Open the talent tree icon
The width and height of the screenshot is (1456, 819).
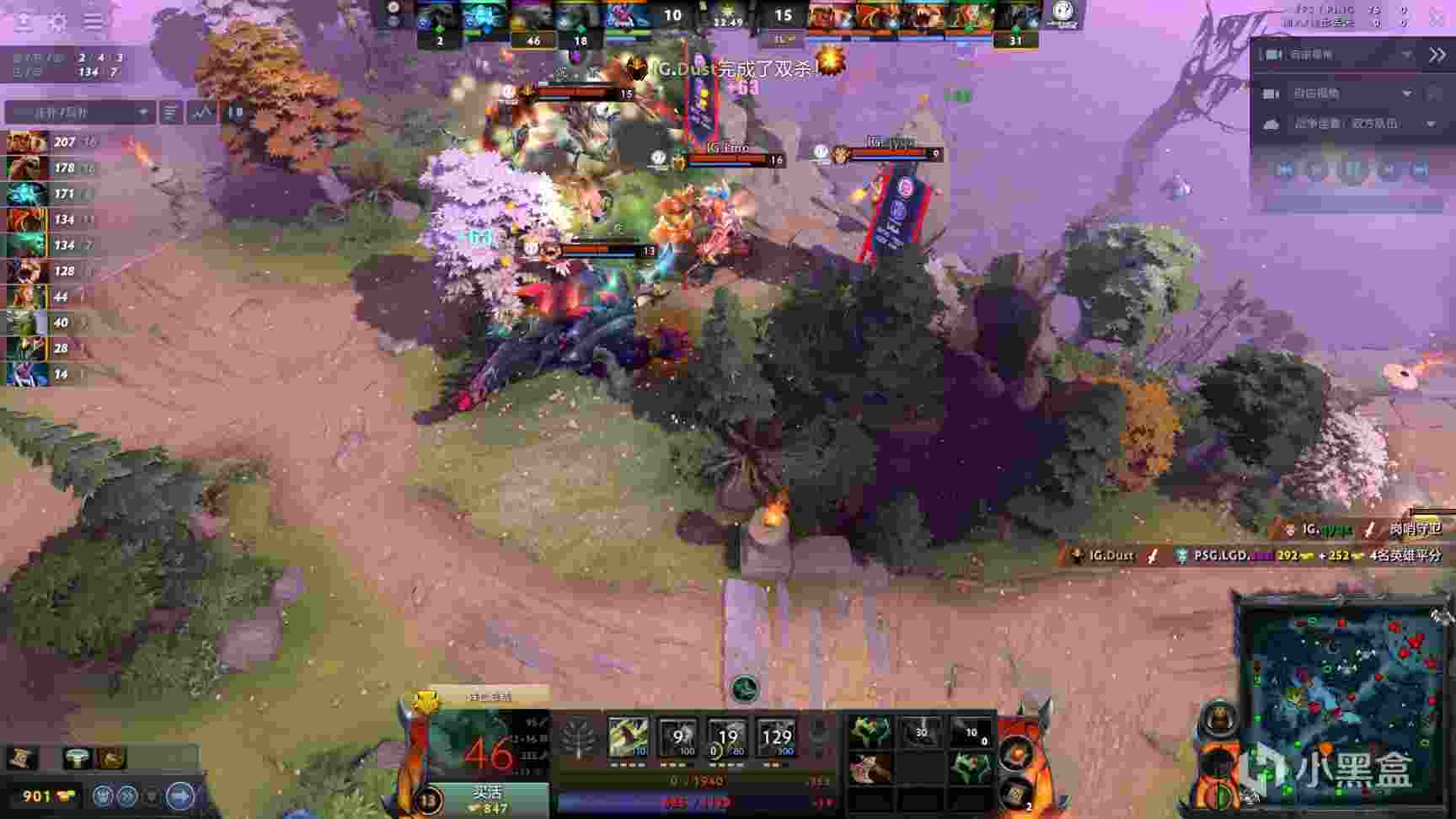pos(579,739)
